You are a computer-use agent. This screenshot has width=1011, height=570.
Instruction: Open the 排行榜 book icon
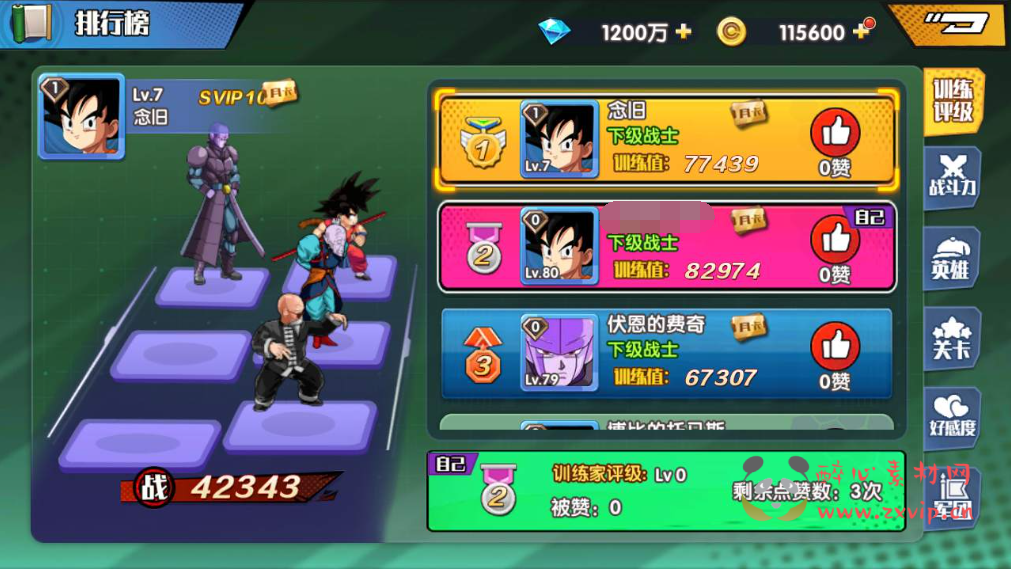click(32, 22)
